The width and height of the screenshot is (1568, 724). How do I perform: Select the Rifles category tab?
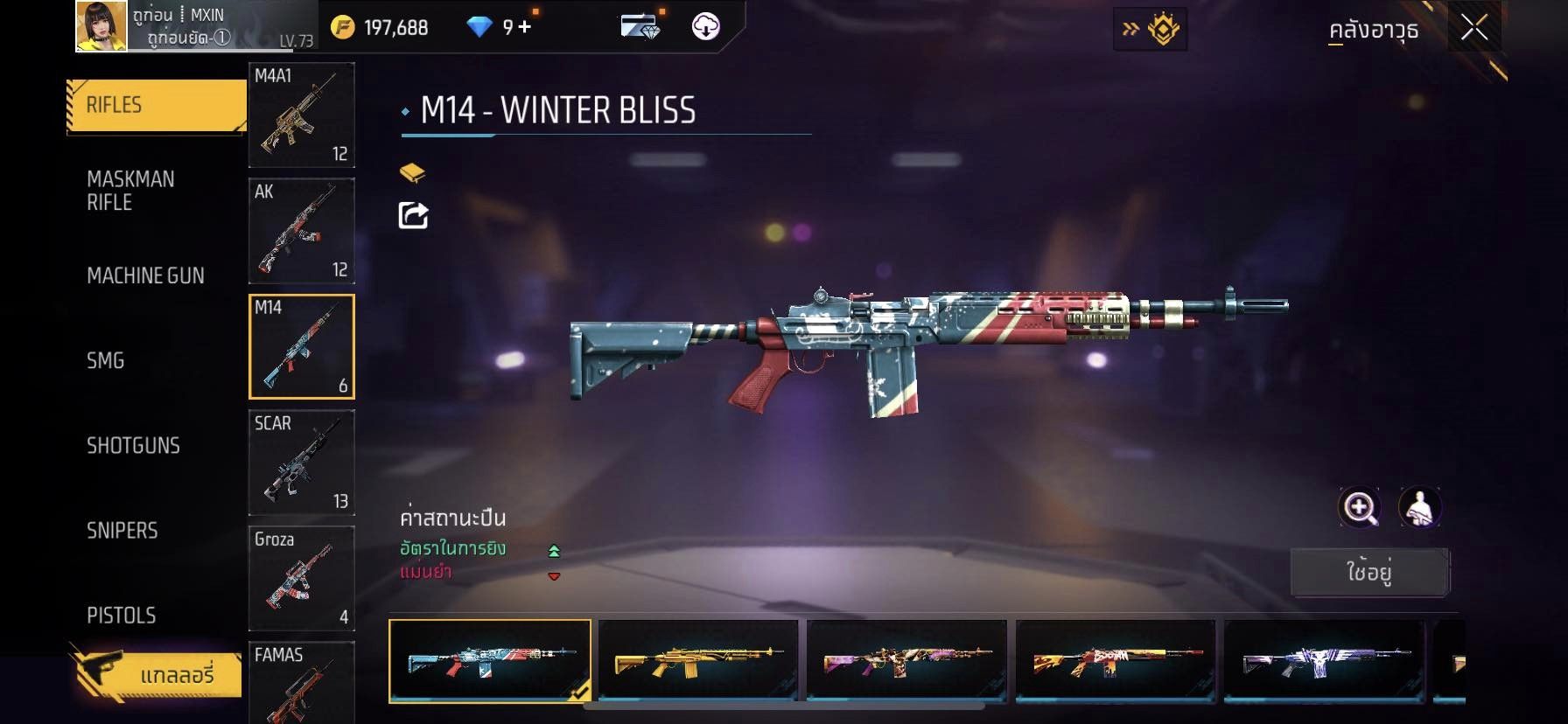[156, 106]
